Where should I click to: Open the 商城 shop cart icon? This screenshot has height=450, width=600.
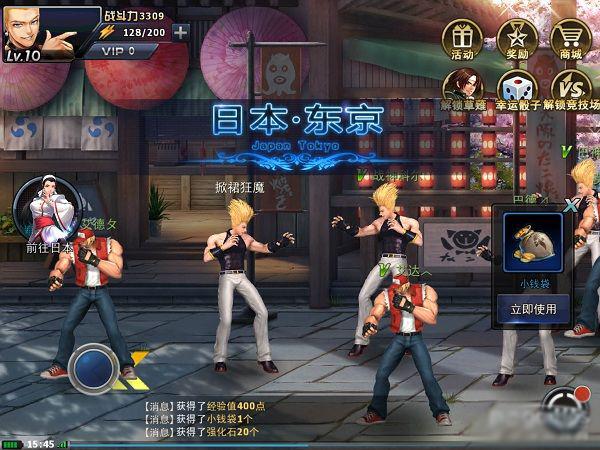(571, 36)
